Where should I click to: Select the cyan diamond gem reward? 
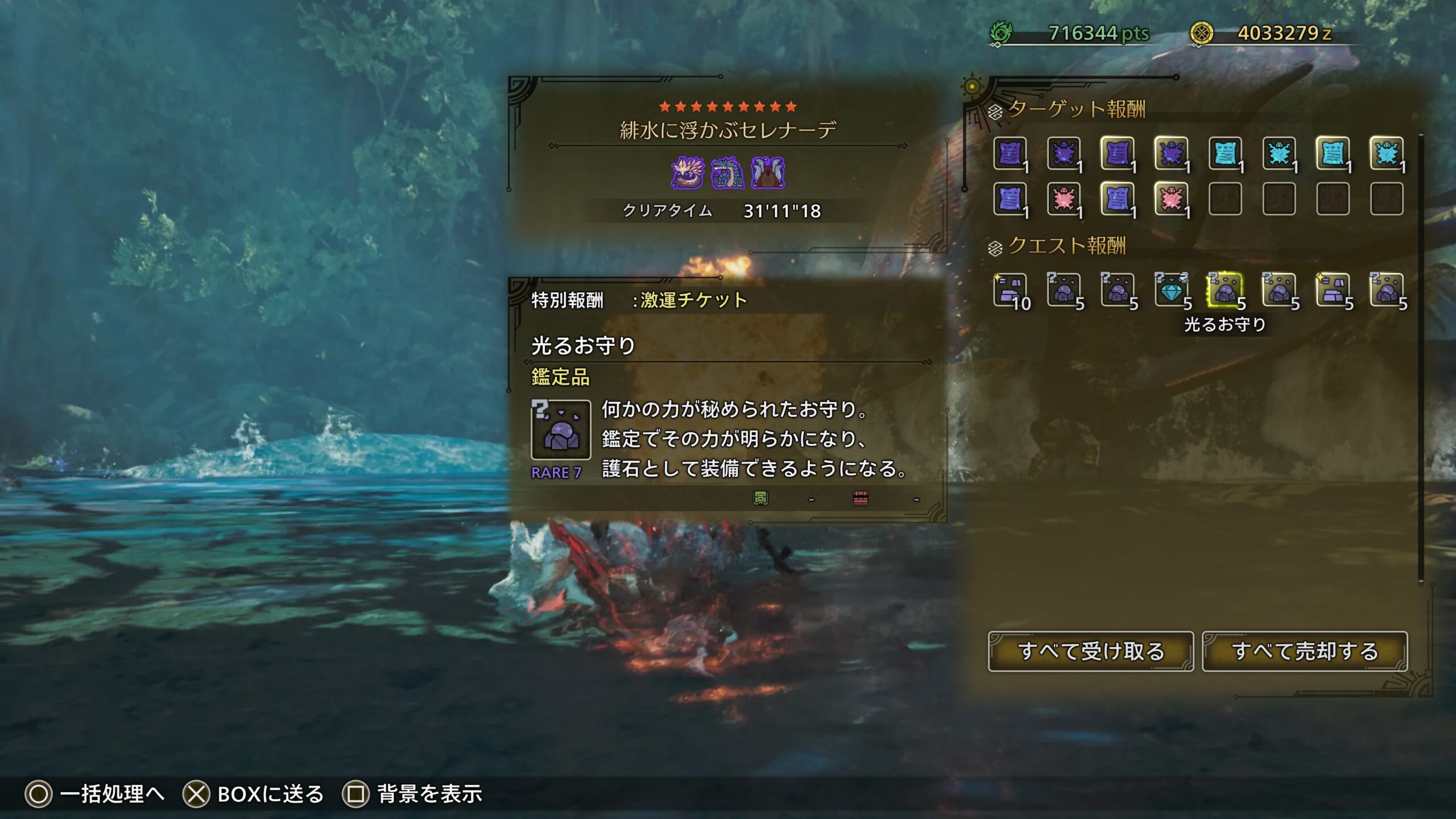click(1170, 290)
